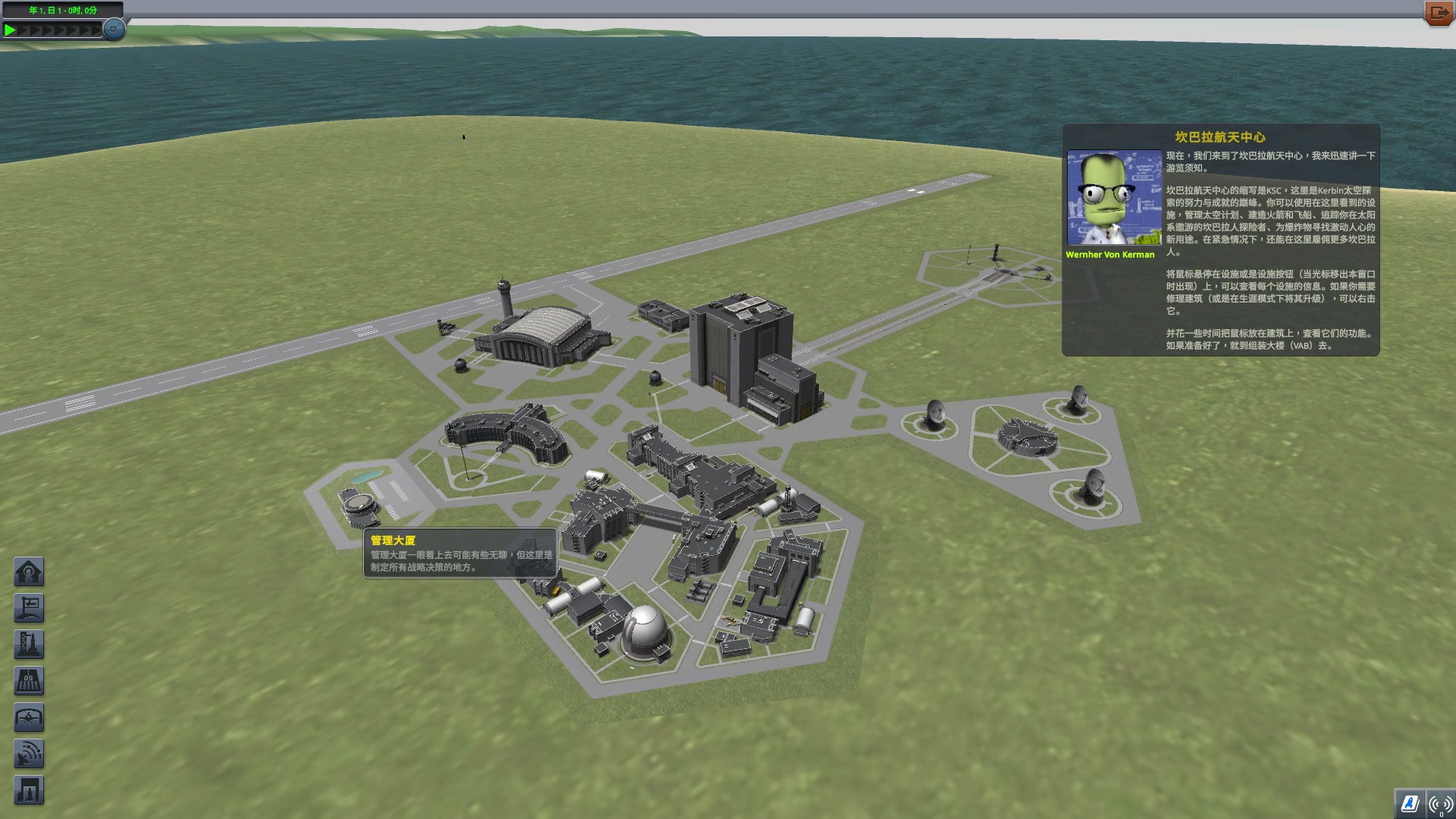Open the Spaceplane Hangar airplane icon
This screenshot has height=819, width=1456.
(x=29, y=717)
